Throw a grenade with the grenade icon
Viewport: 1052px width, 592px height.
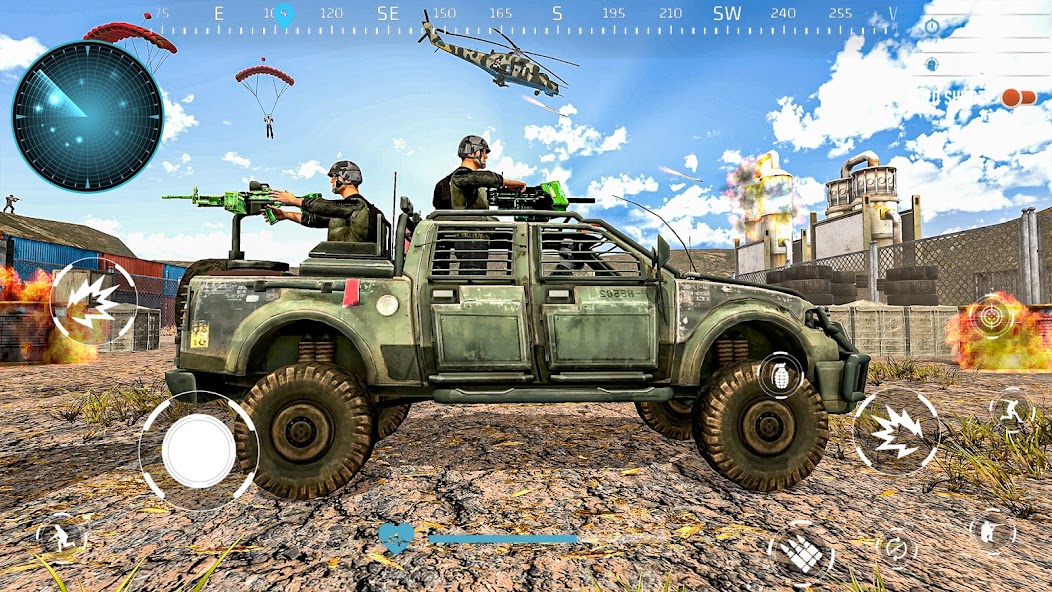click(781, 375)
